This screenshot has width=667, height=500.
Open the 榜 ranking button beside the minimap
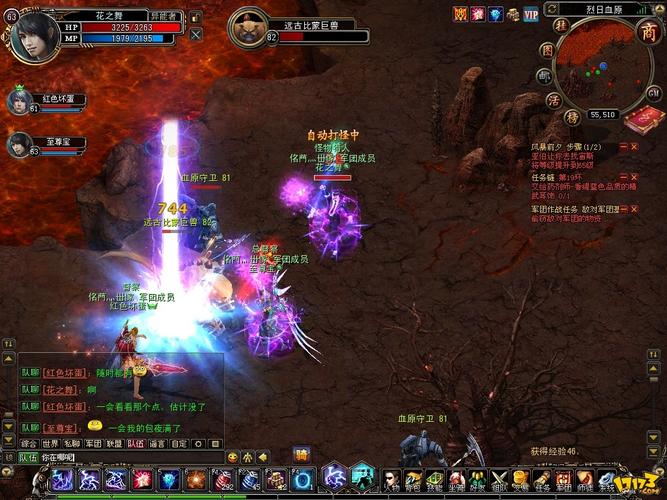[572, 116]
